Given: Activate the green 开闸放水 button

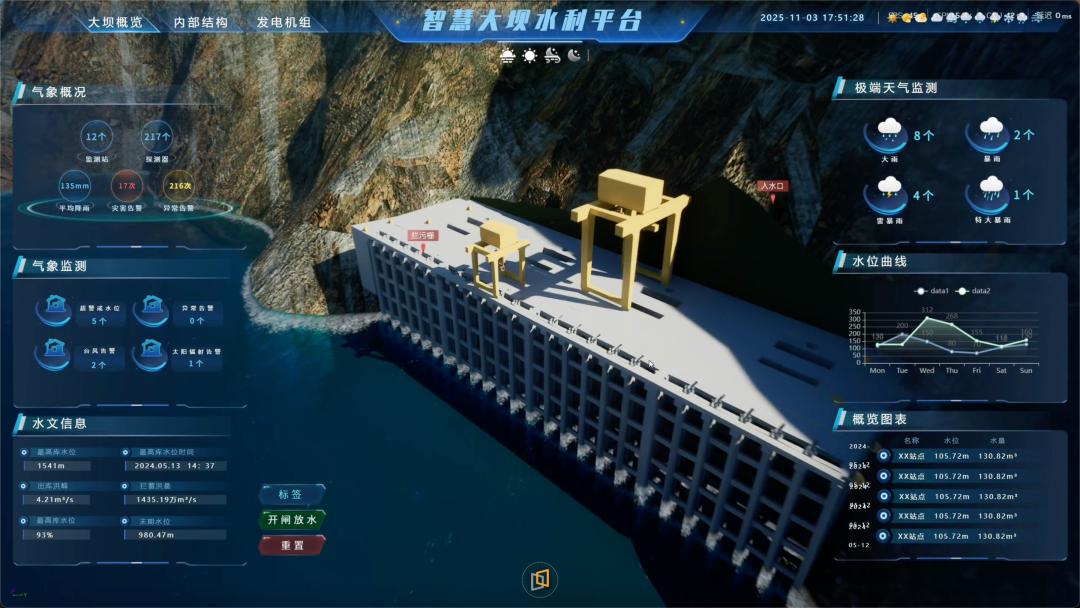Looking at the screenshot, I should pos(291,520).
